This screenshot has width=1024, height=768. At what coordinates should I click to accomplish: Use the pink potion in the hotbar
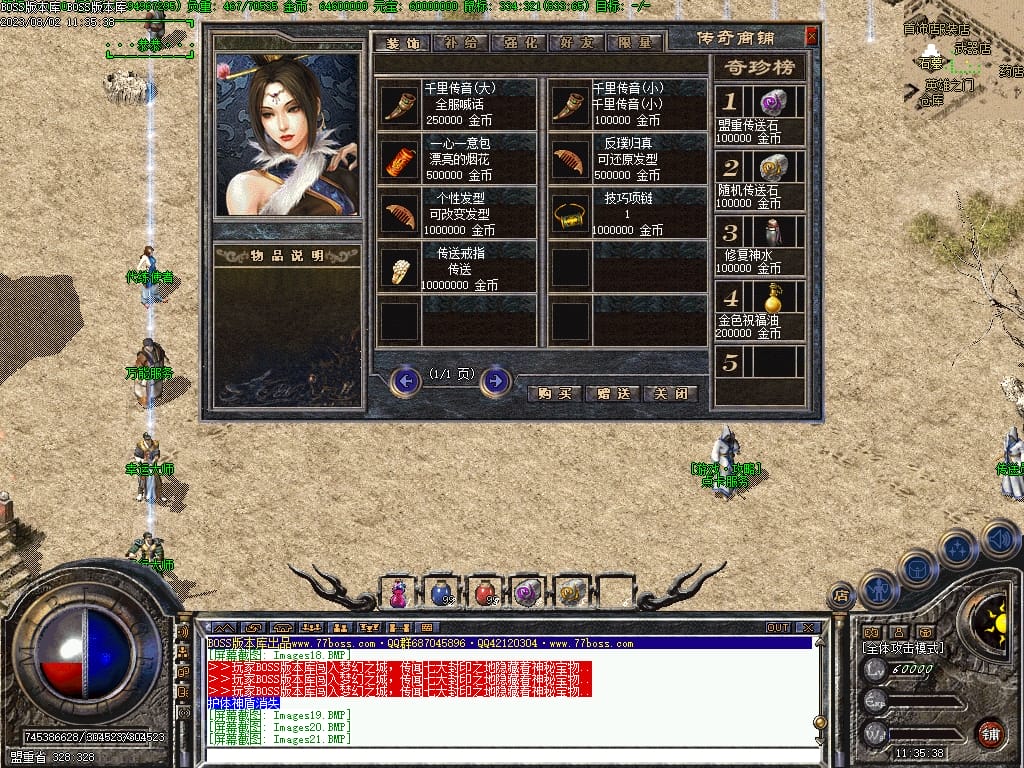pos(398,593)
